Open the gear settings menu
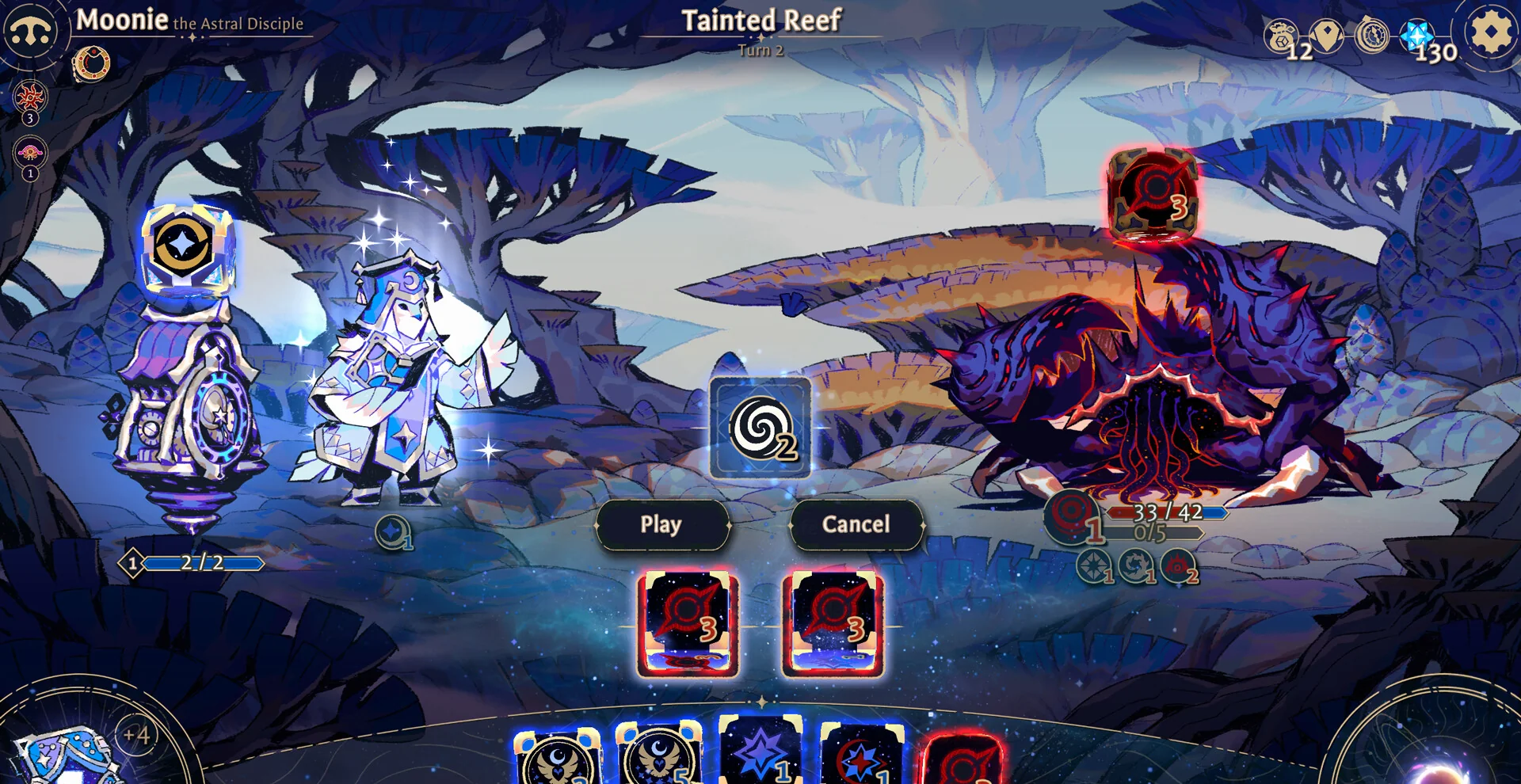The height and width of the screenshot is (784, 1521). pos(1489,33)
